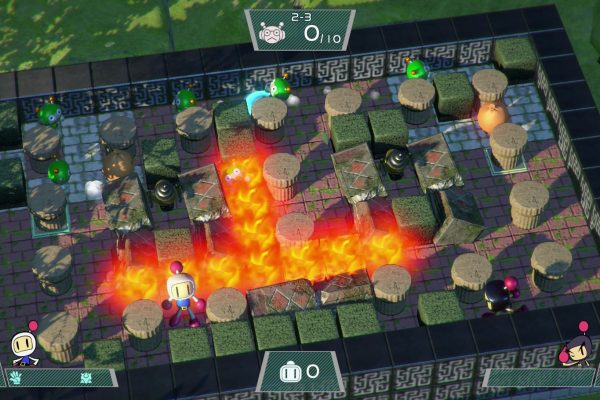
Task: Select the Black Bomberman player portrait
Action: pos(577,348)
